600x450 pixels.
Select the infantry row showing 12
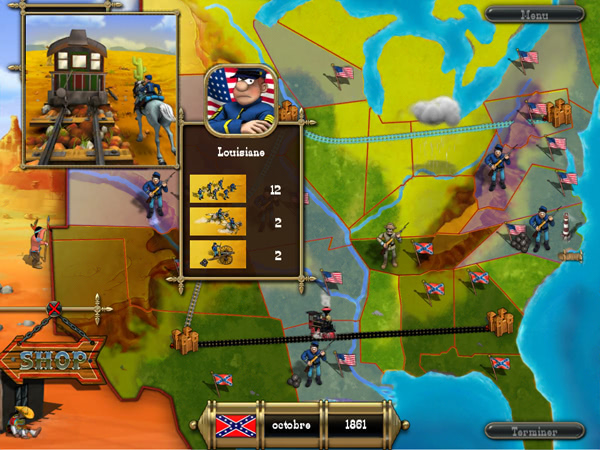(x=218, y=188)
